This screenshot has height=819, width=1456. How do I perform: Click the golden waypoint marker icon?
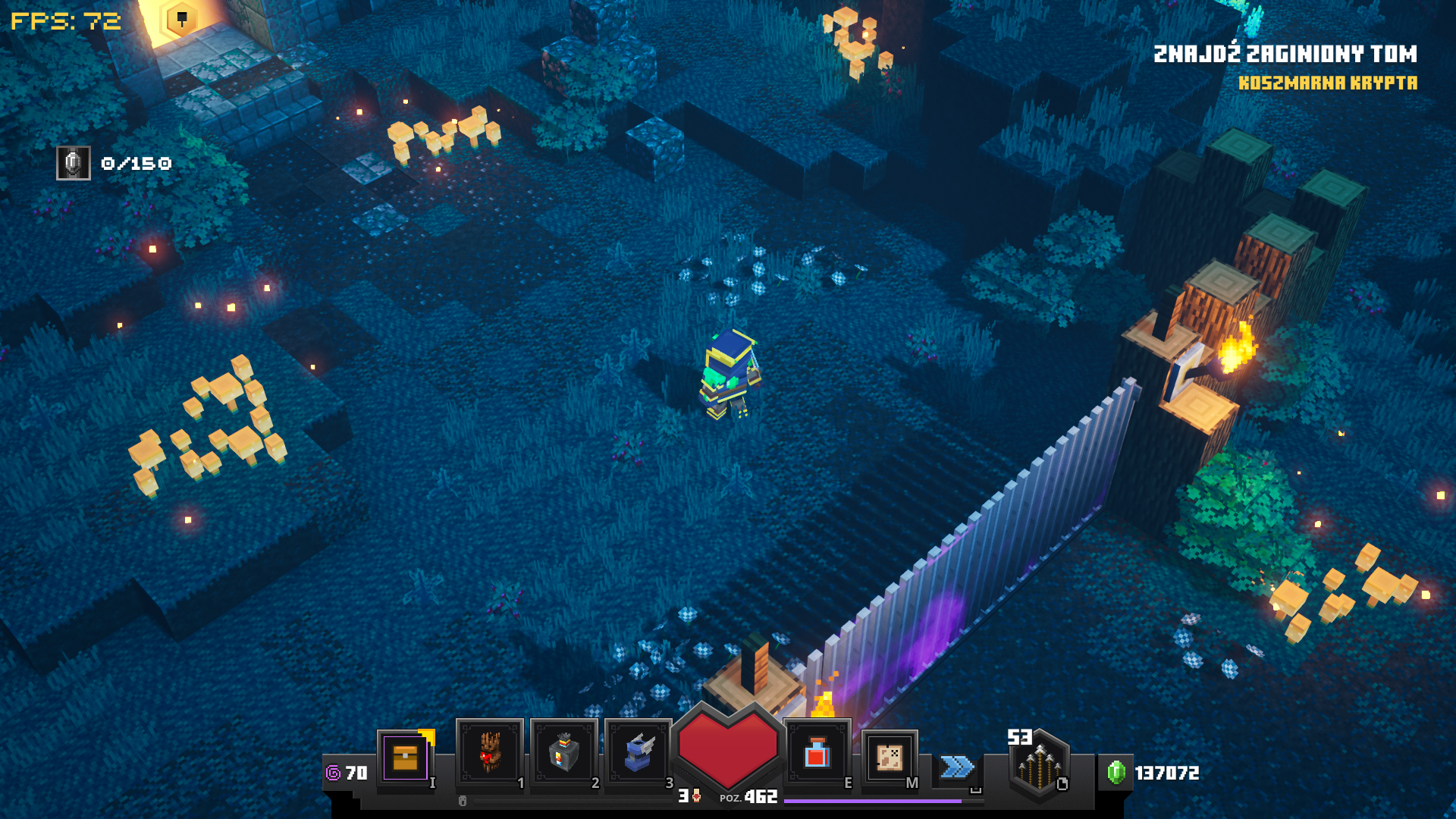tap(181, 20)
